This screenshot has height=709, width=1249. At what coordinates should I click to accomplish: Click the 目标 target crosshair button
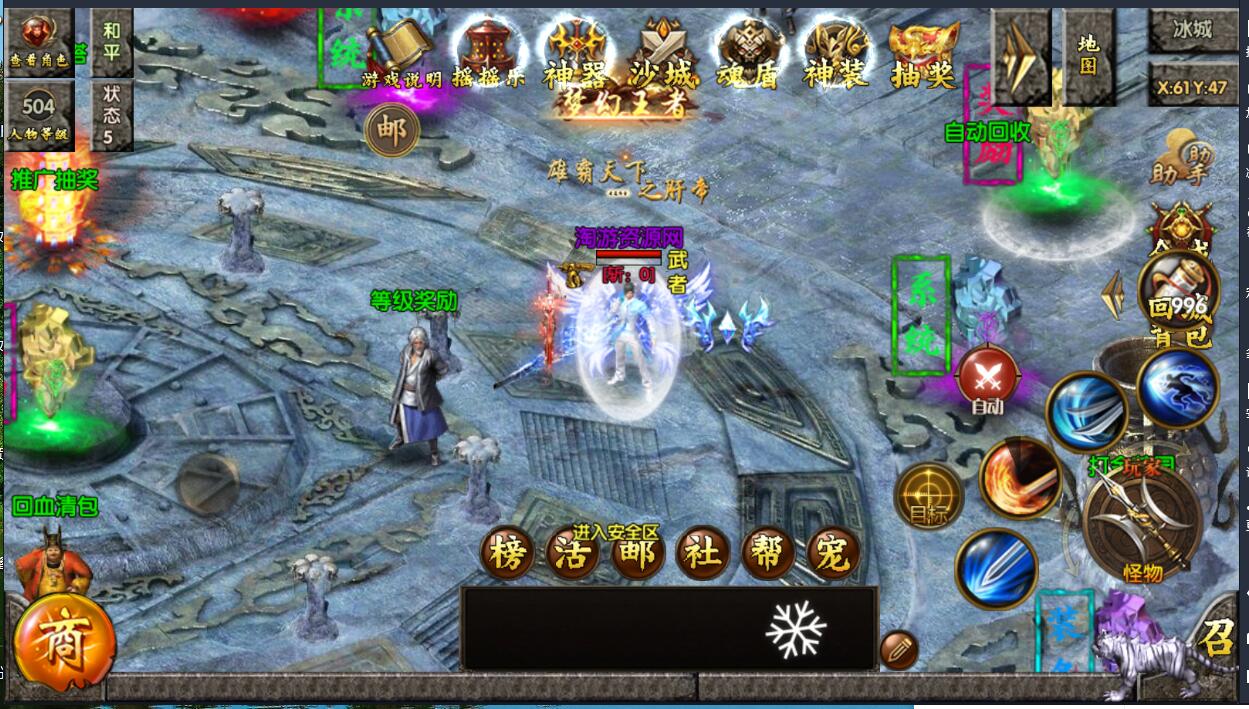[x=928, y=495]
